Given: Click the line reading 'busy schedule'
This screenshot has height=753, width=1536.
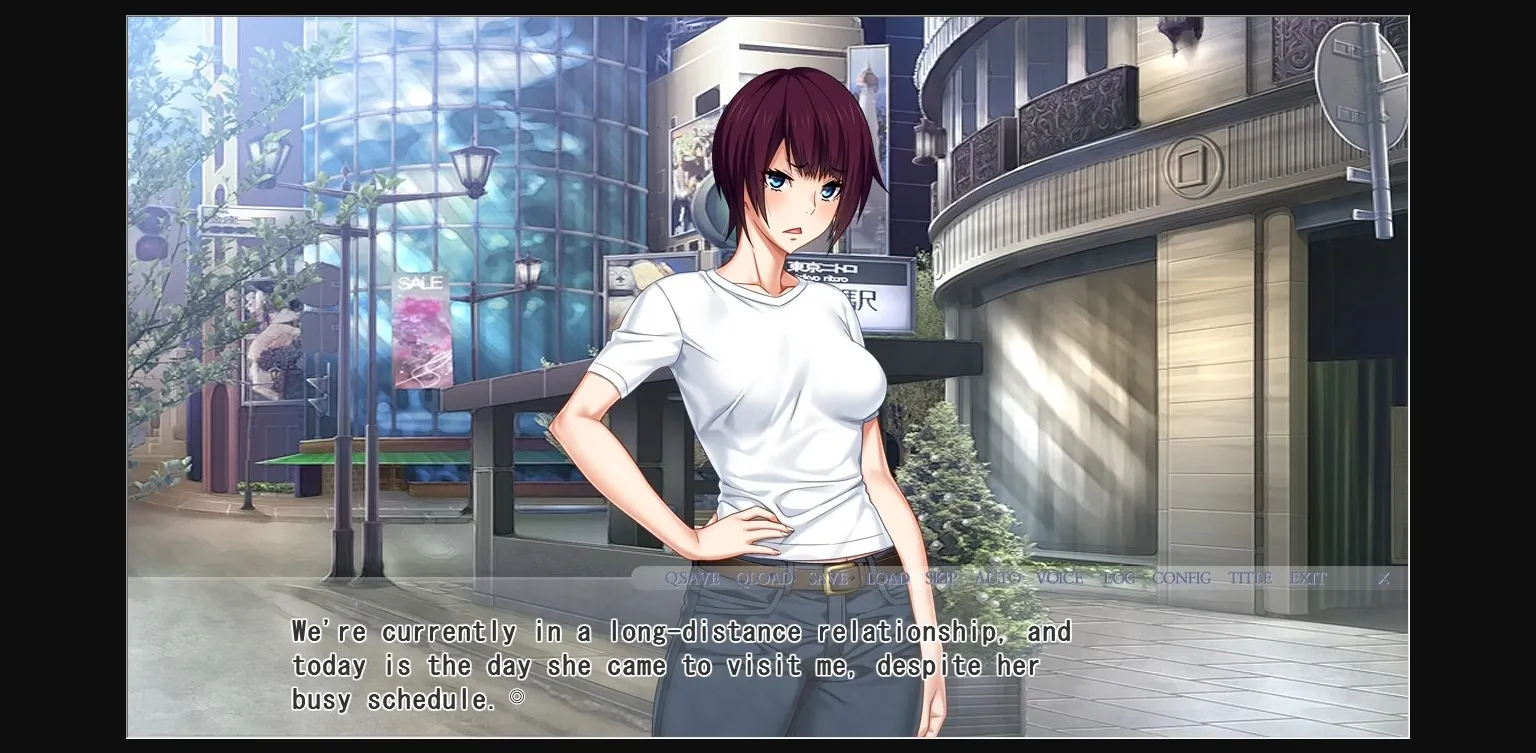Looking at the screenshot, I should point(390,699).
